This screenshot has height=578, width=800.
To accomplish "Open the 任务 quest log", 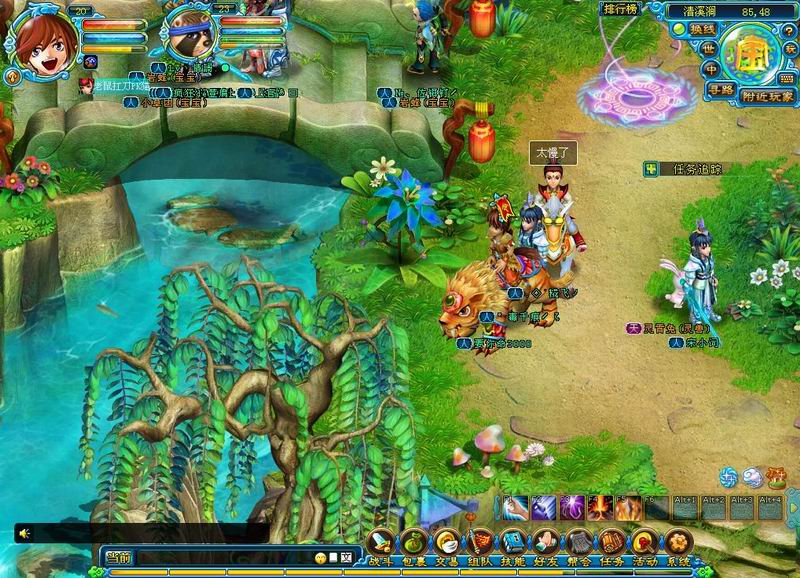I will 612,543.
